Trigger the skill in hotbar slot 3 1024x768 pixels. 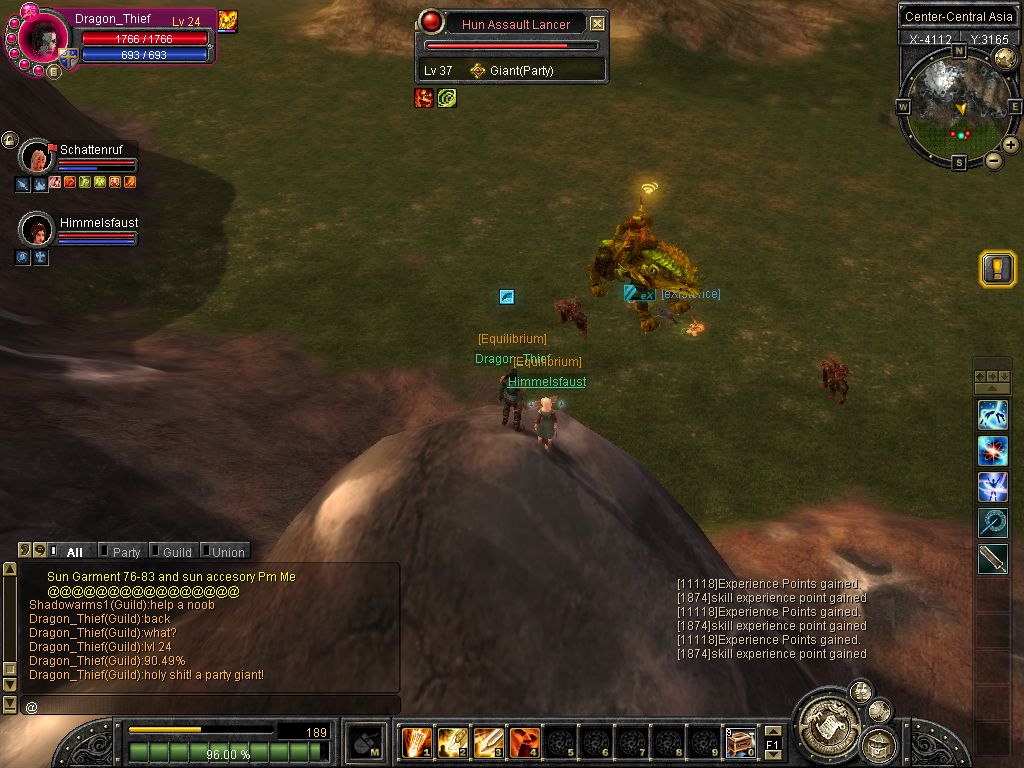[487, 742]
